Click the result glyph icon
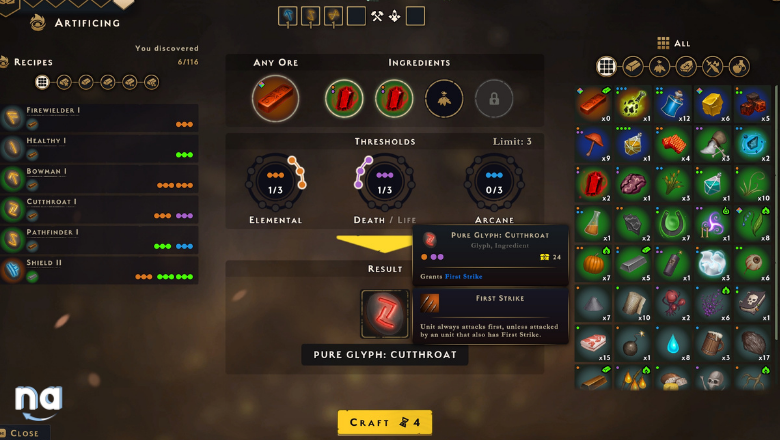Screen dimensions: 780x440 (384, 314)
